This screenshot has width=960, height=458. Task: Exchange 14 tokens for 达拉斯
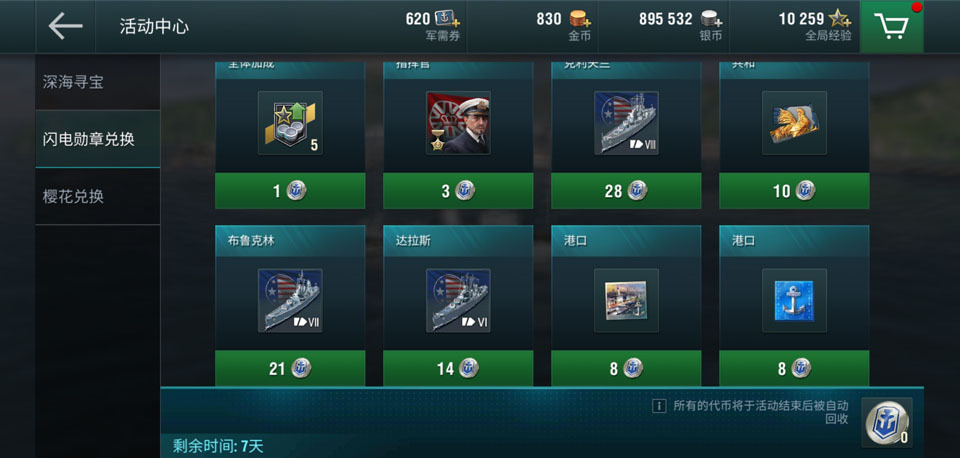(x=458, y=369)
